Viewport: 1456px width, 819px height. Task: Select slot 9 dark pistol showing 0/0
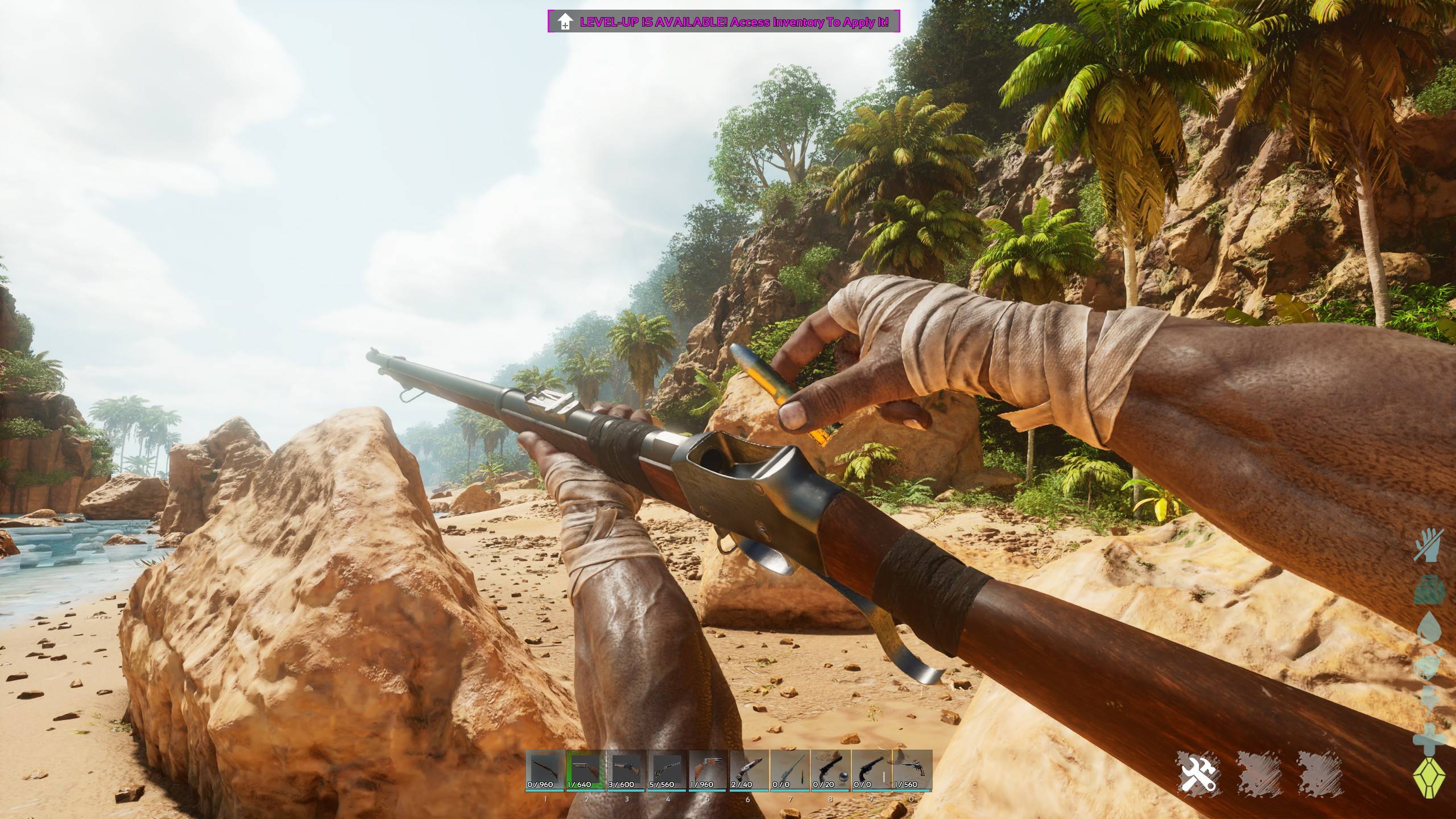871,770
